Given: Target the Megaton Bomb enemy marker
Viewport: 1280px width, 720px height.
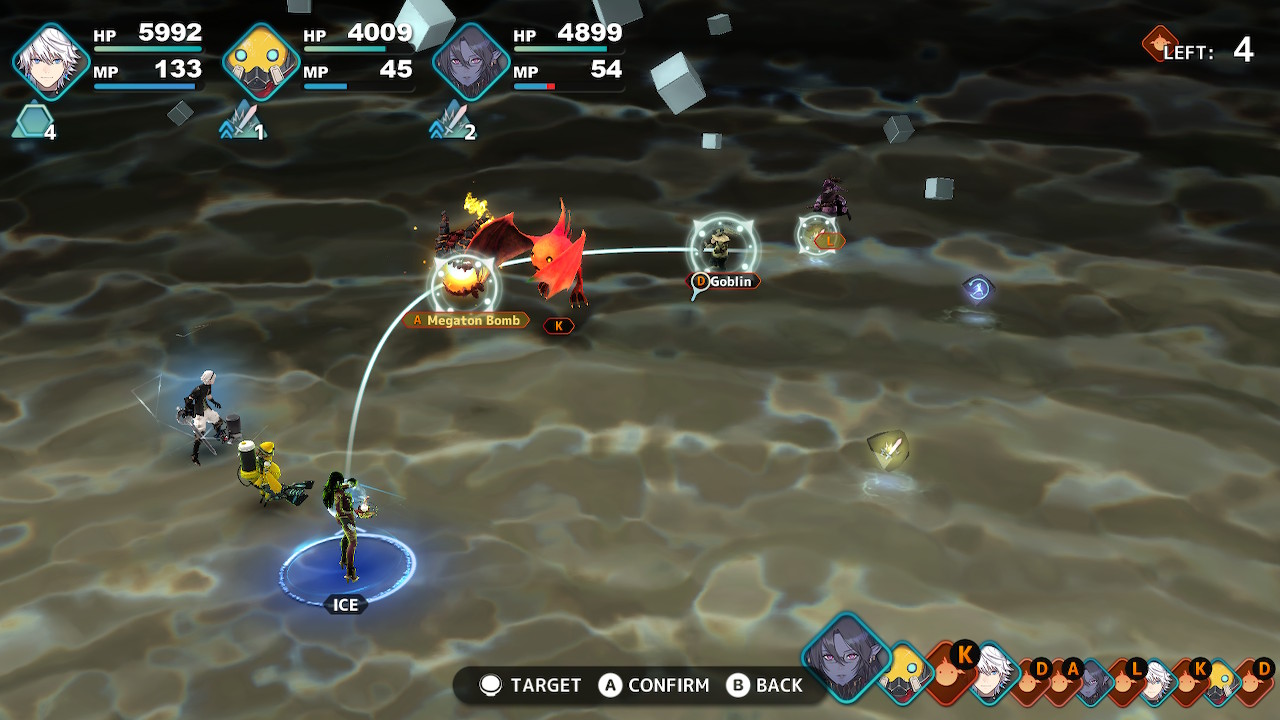Looking at the screenshot, I should [464, 284].
